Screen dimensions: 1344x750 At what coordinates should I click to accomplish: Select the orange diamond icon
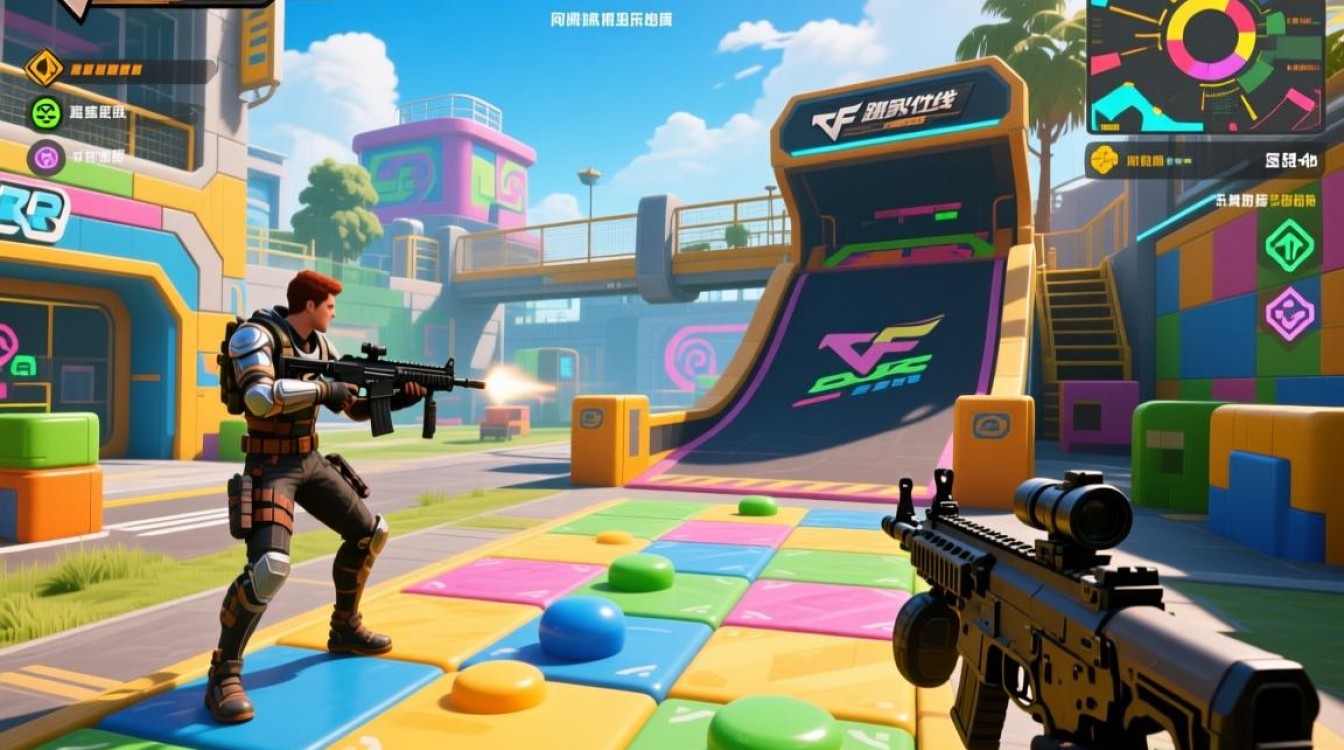coord(44,68)
